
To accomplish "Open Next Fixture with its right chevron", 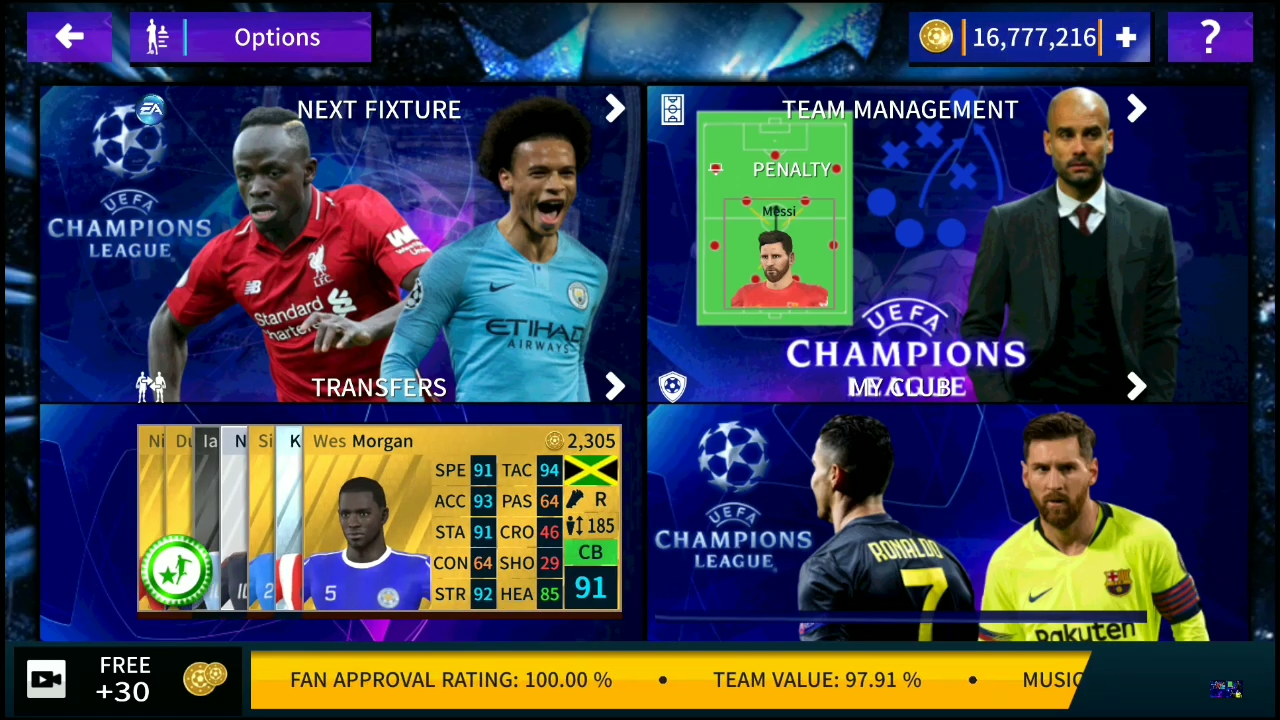I will click(614, 109).
